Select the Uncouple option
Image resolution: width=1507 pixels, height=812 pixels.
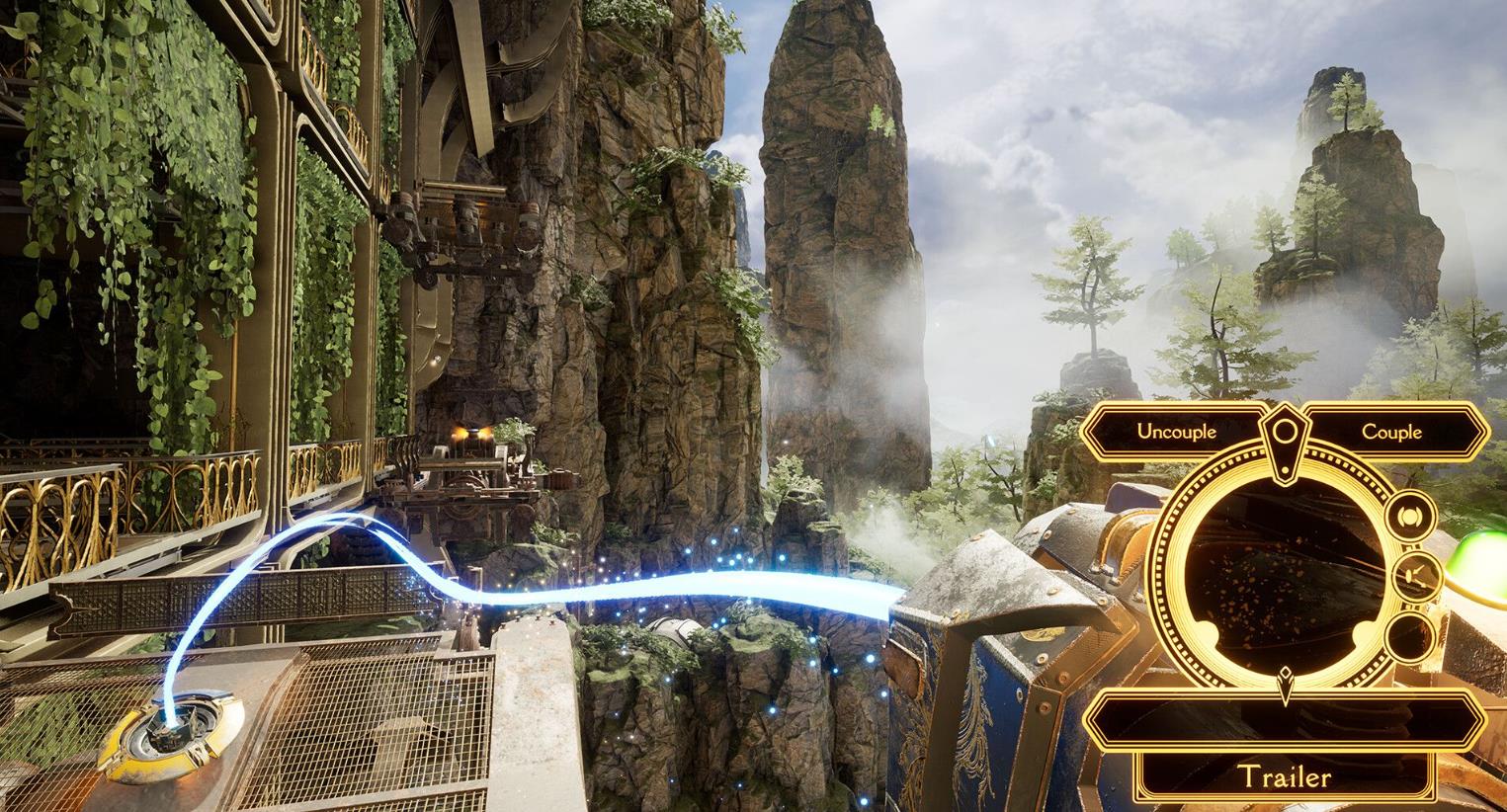(x=1176, y=432)
